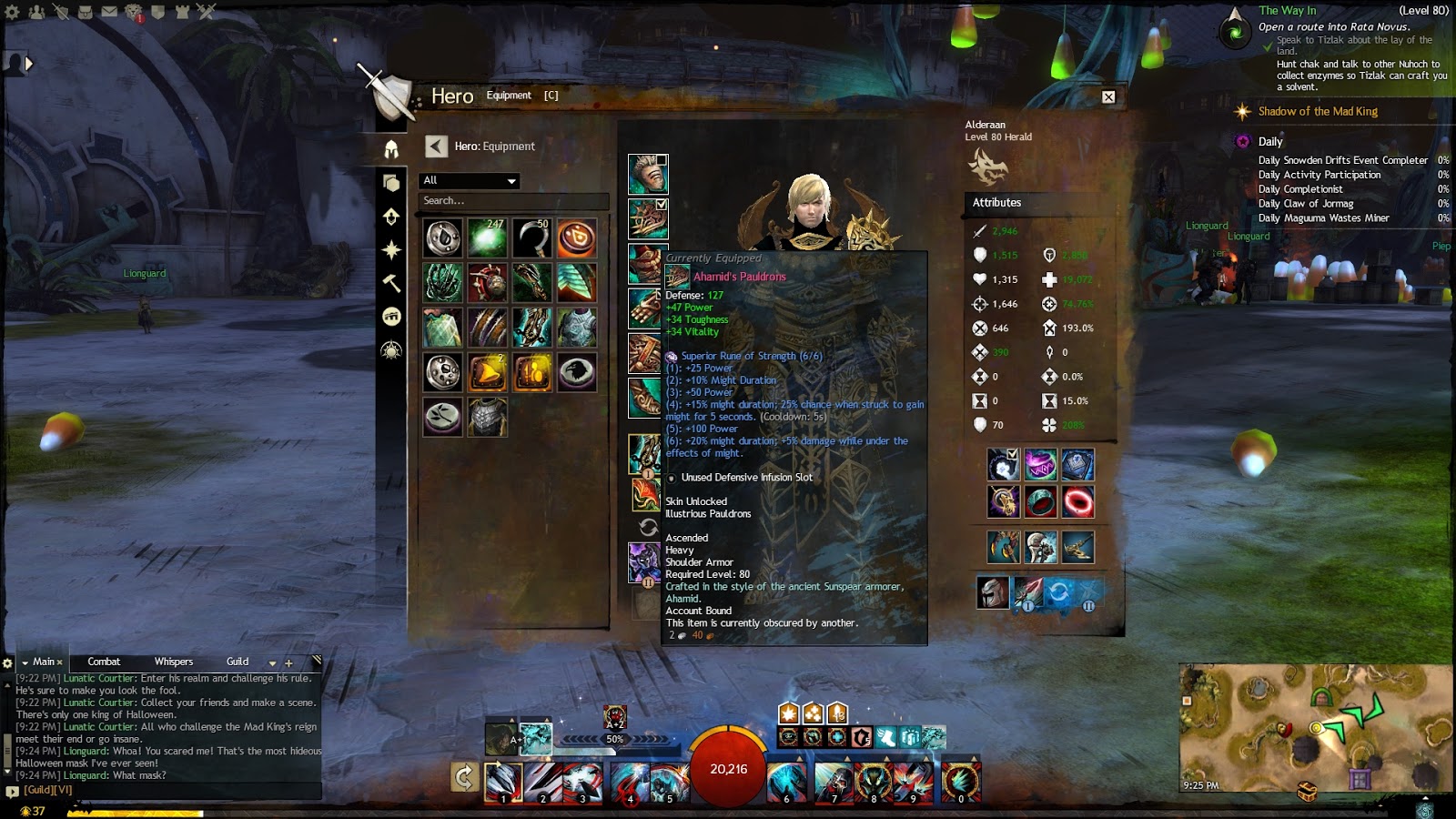Click the back arrow beside Hero: Equipment
Image resolution: width=1456 pixels, height=819 pixels.
pyautogui.click(x=437, y=147)
